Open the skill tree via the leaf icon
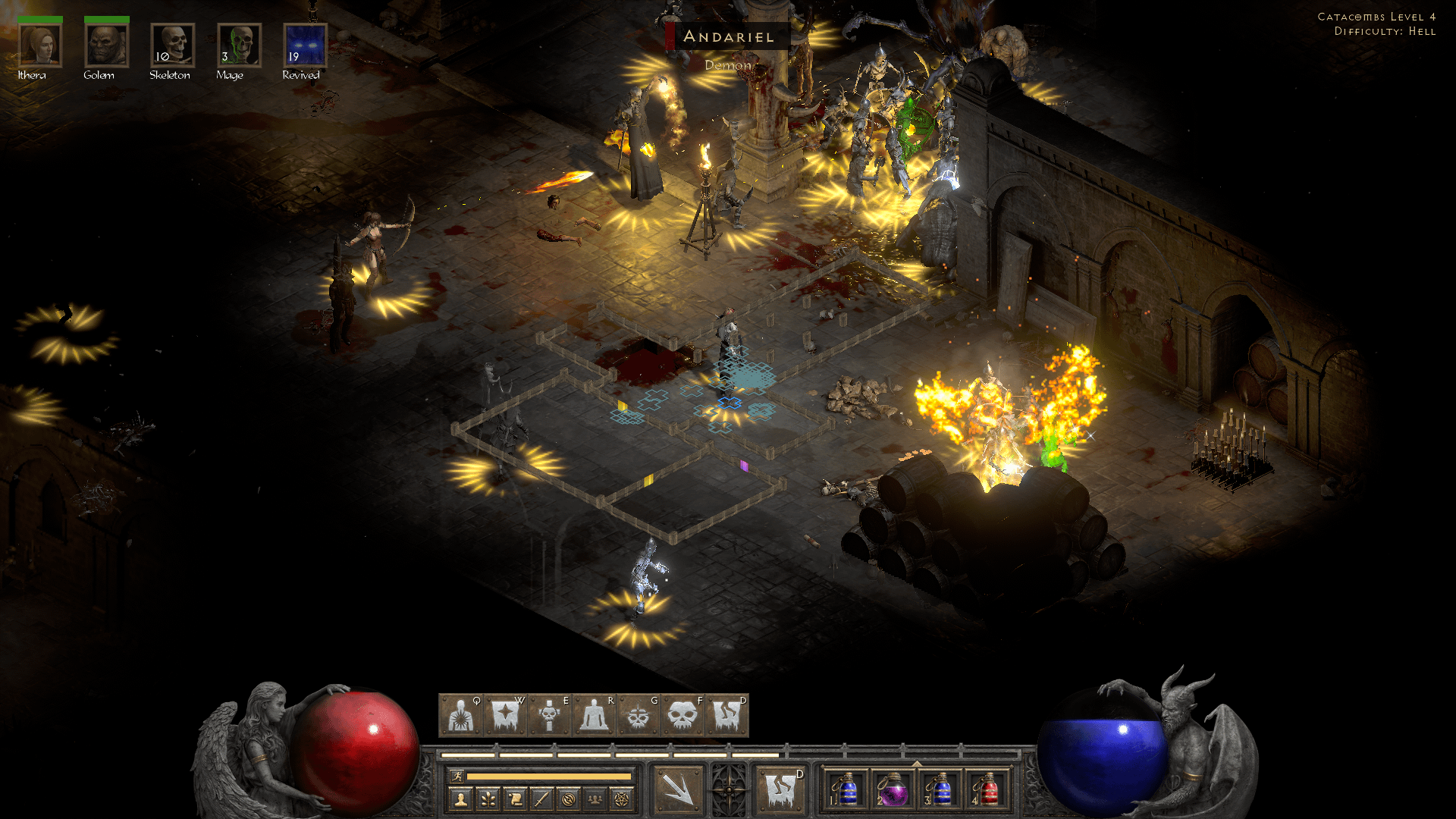Image resolution: width=1456 pixels, height=819 pixels. [x=488, y=799]
